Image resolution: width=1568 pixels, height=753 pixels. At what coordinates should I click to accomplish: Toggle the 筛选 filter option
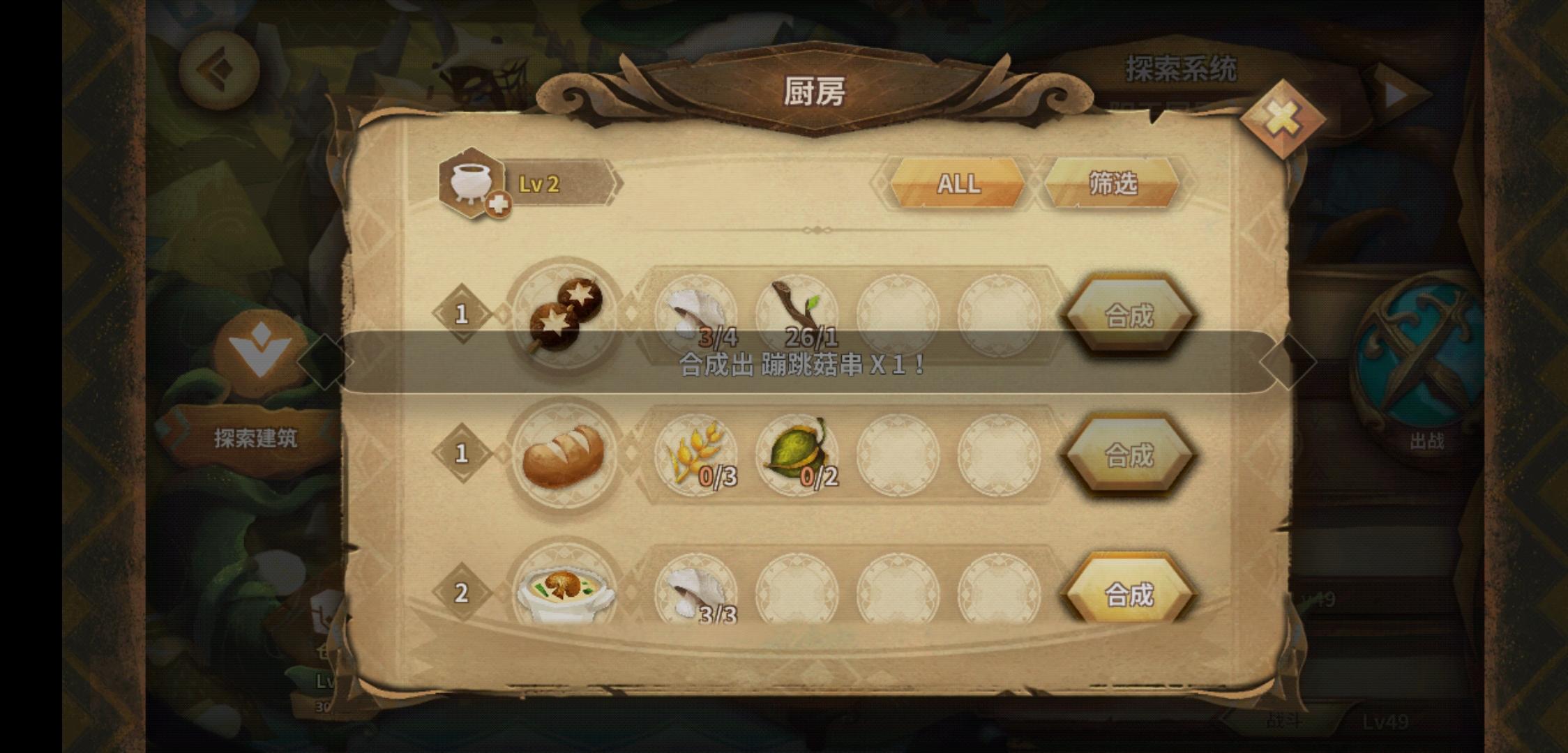pyautogui.click(x=1114, y=184)
